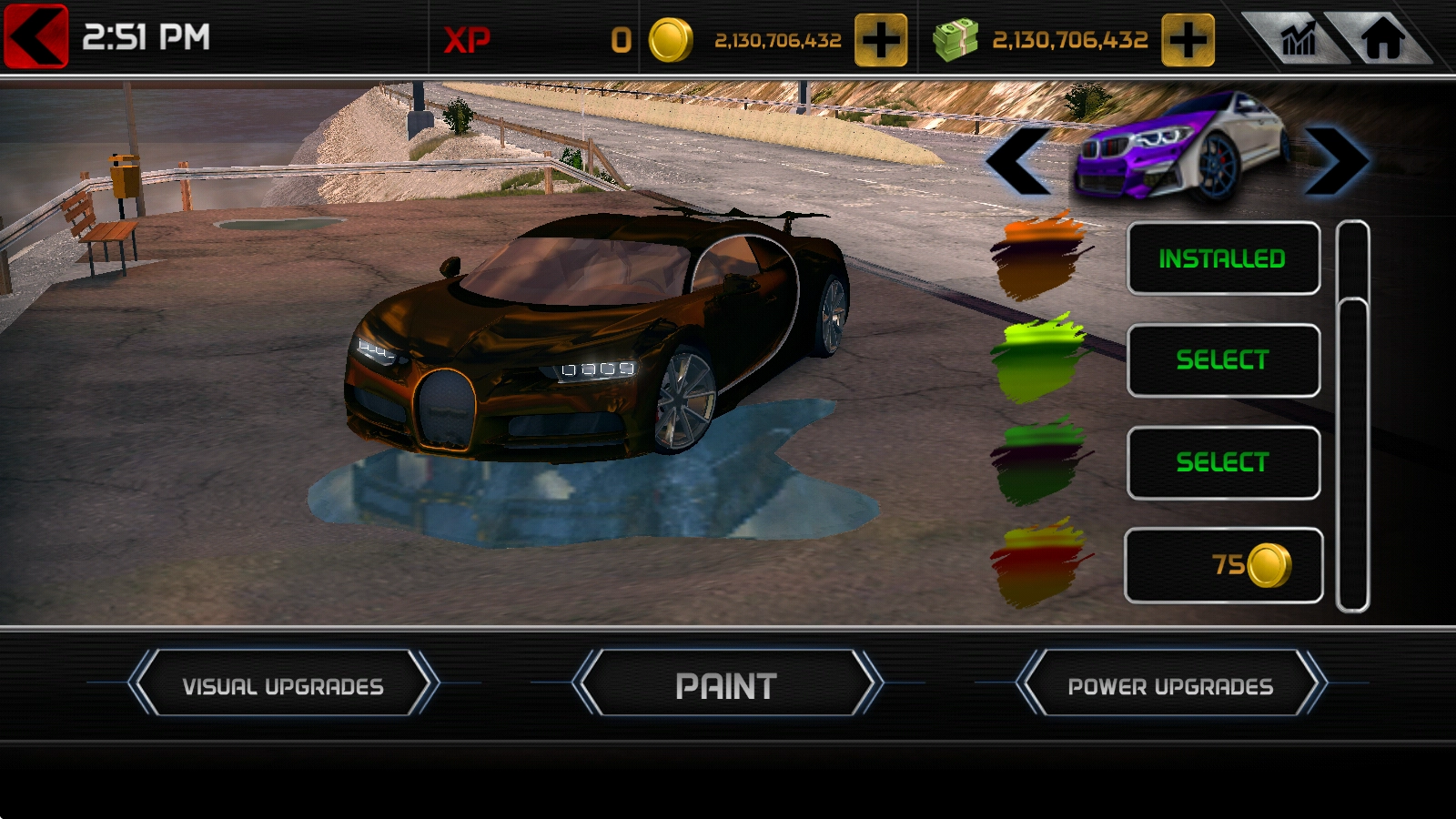Viewport: 1456px width, 819px height.
Task: Show previous car with left arrow
Action: pyautogui.click(x=1018, y=161)
